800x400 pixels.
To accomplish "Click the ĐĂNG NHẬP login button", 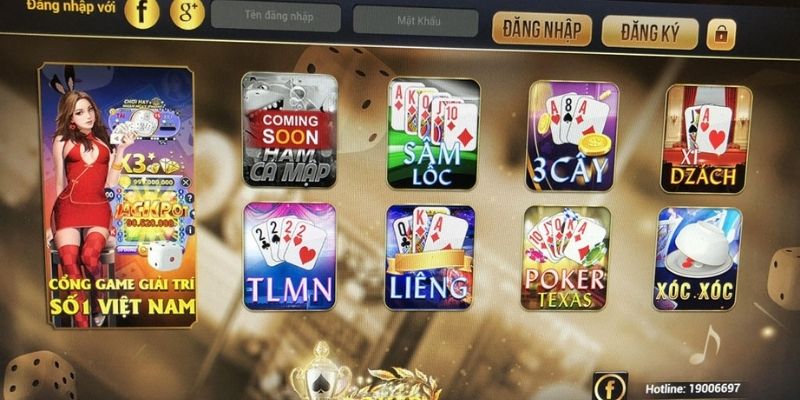I will [x=539, y=29].
